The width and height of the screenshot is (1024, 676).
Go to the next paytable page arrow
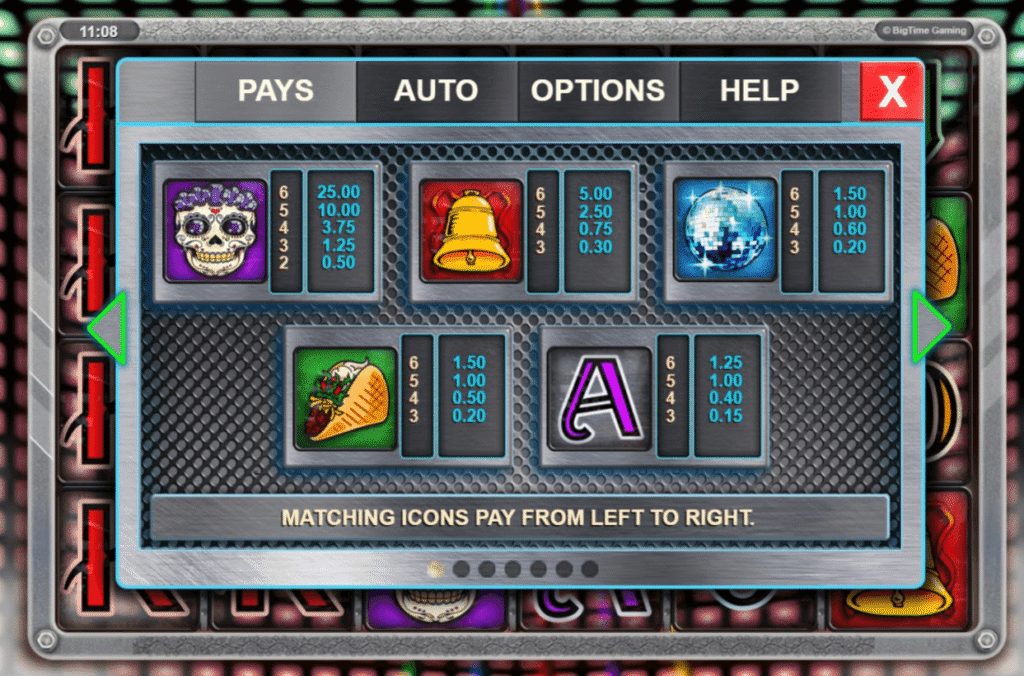pos(931,327)
